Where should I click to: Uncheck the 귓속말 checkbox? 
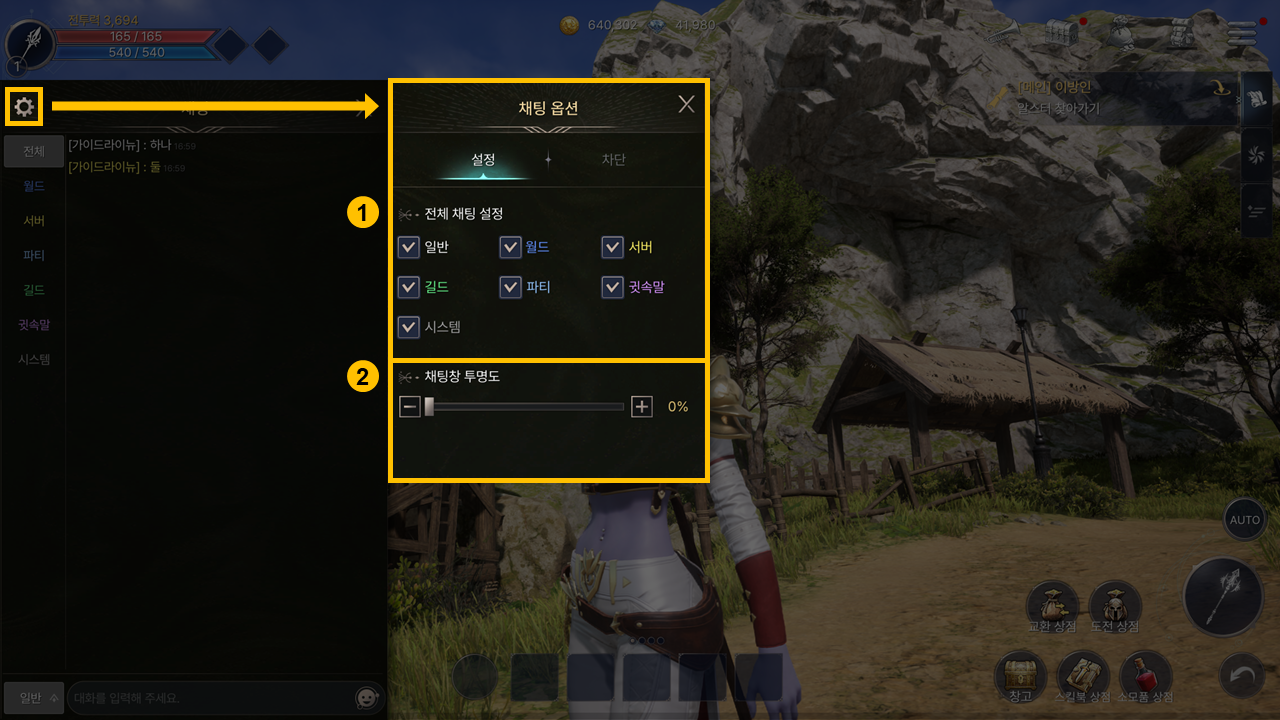click(x=613, y=287)
